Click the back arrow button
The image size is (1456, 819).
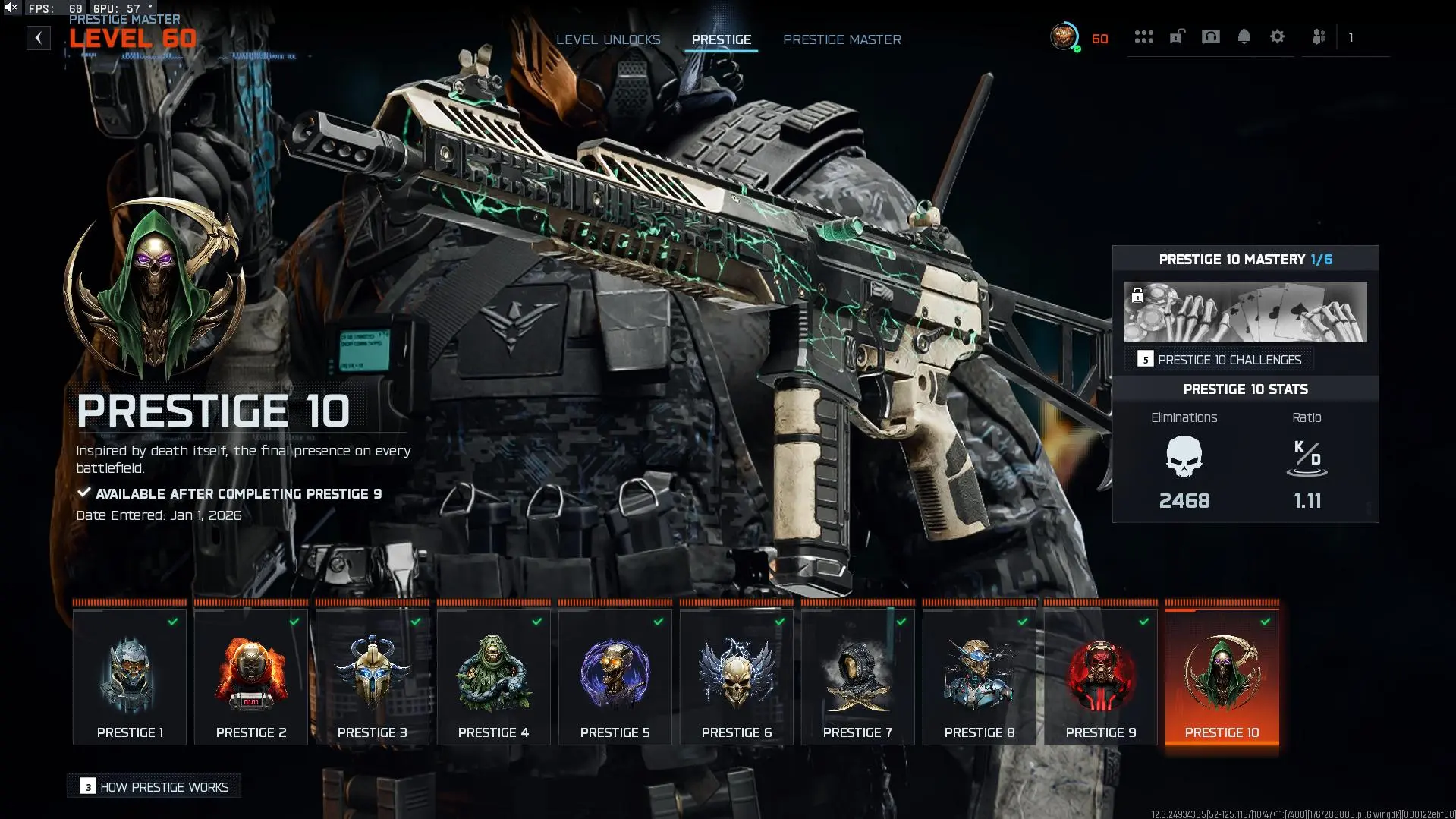[x=38, y=38]
